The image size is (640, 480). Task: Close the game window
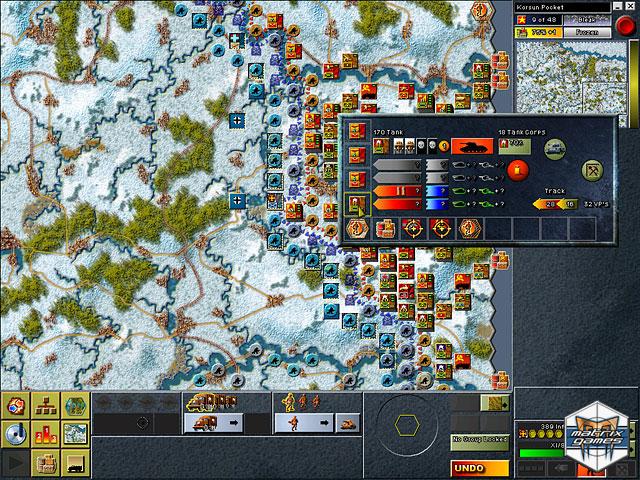tap(629, 7)
